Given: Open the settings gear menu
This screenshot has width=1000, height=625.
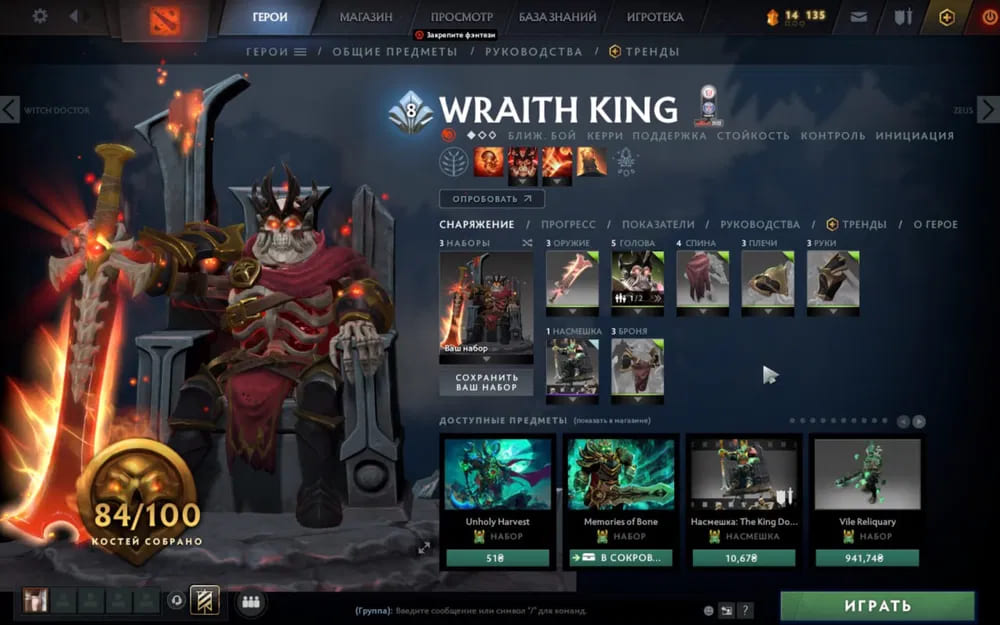Looking at the screenshot, I should click(x=40, y=17).
